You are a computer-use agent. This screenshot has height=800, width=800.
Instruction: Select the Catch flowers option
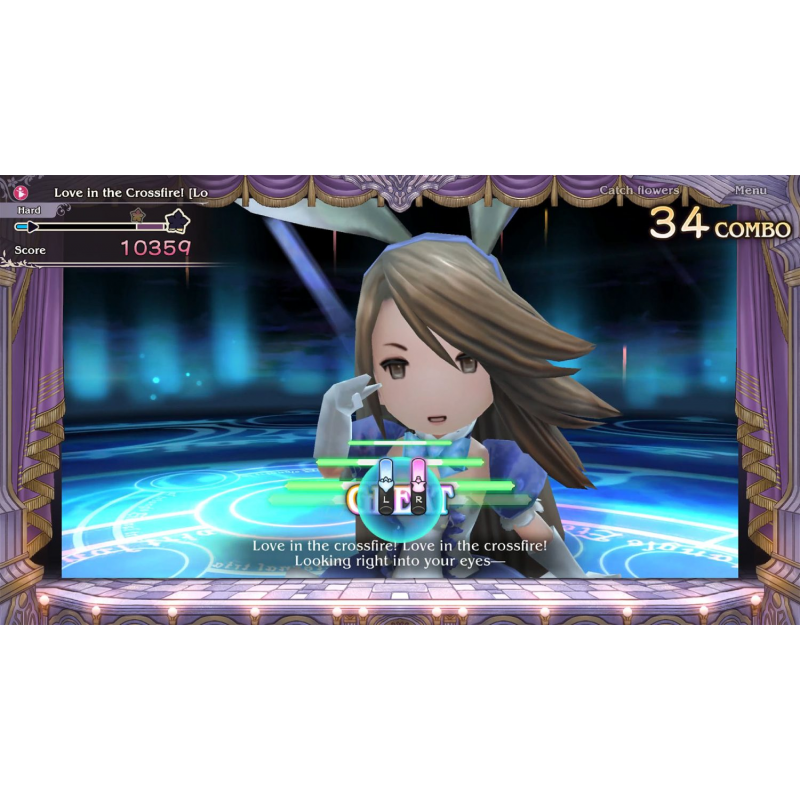coord(639,190)
